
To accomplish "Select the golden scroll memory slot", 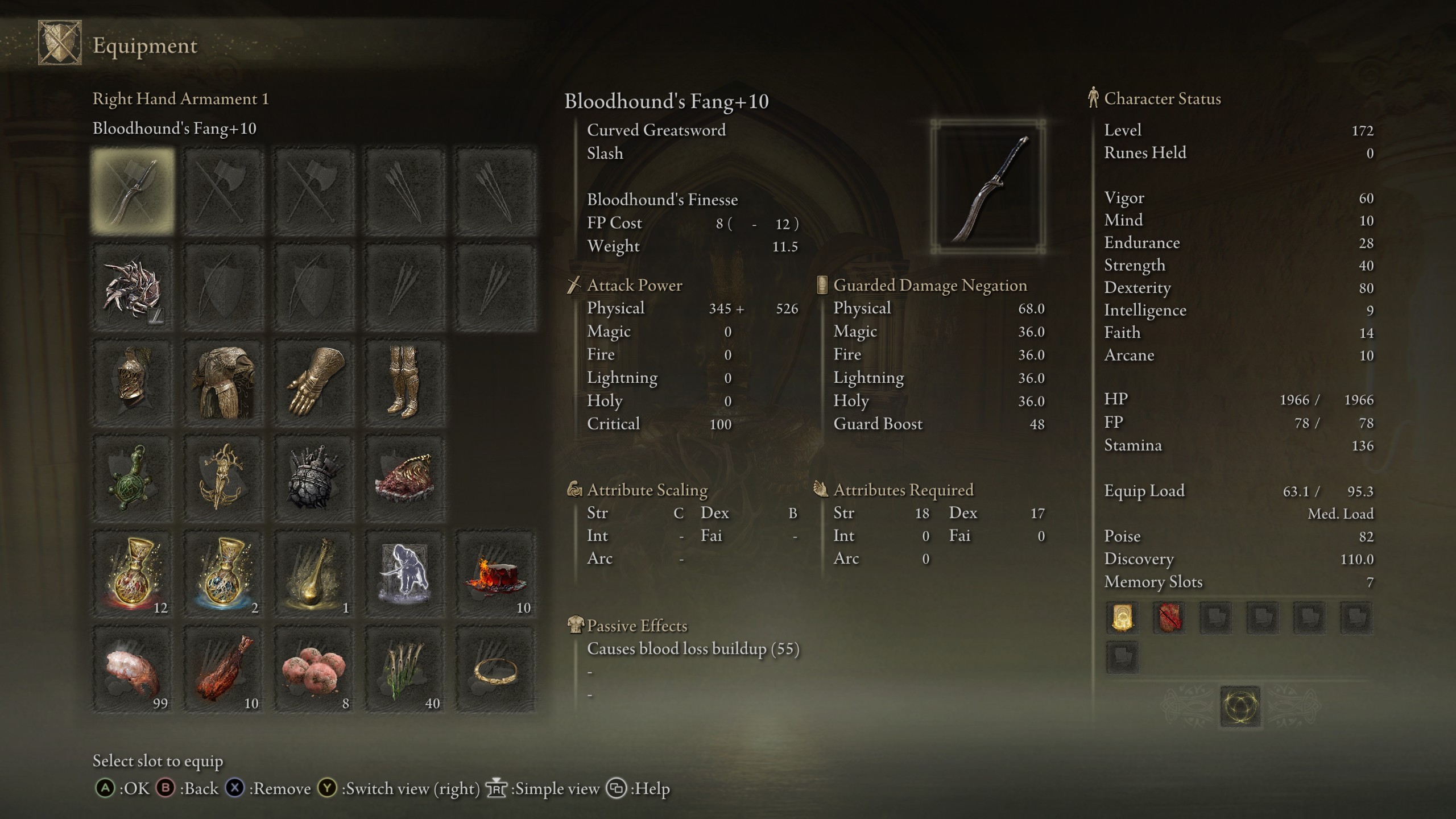I will pos(1122,618).
